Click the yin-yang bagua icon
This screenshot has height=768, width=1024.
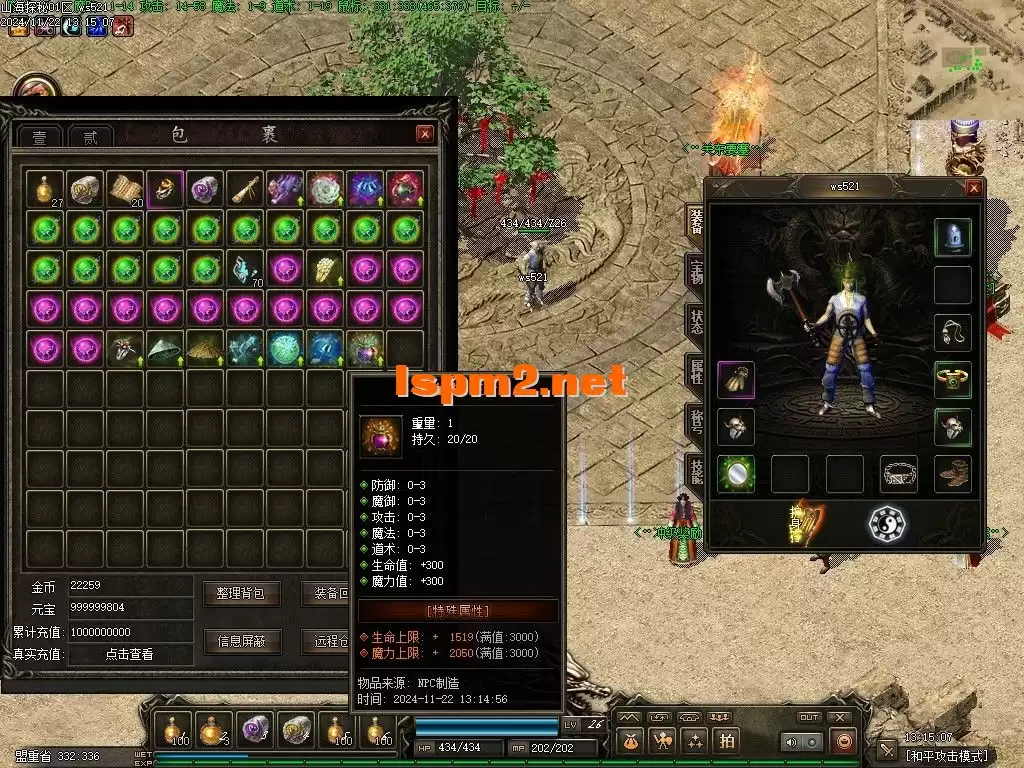click(x=886, y=524)
